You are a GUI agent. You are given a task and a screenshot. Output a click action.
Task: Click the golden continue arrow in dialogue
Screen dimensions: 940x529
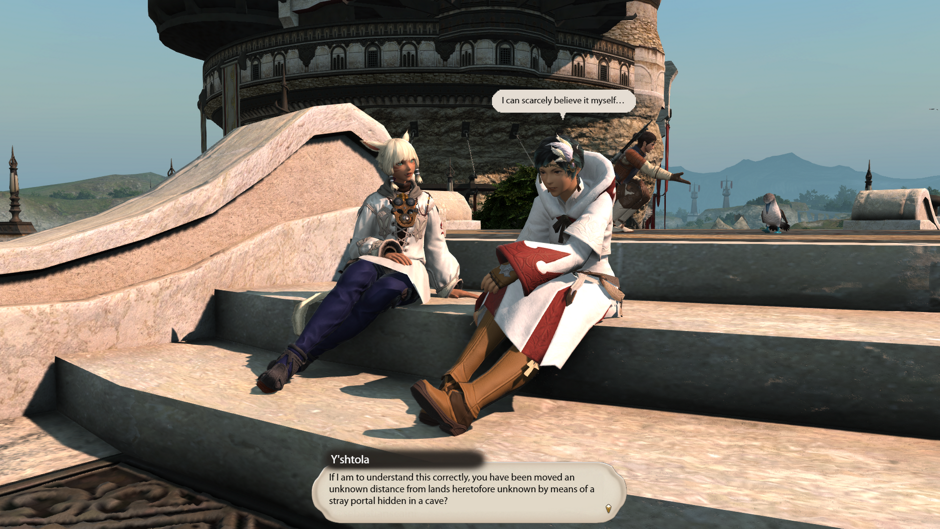click(608, 509)
